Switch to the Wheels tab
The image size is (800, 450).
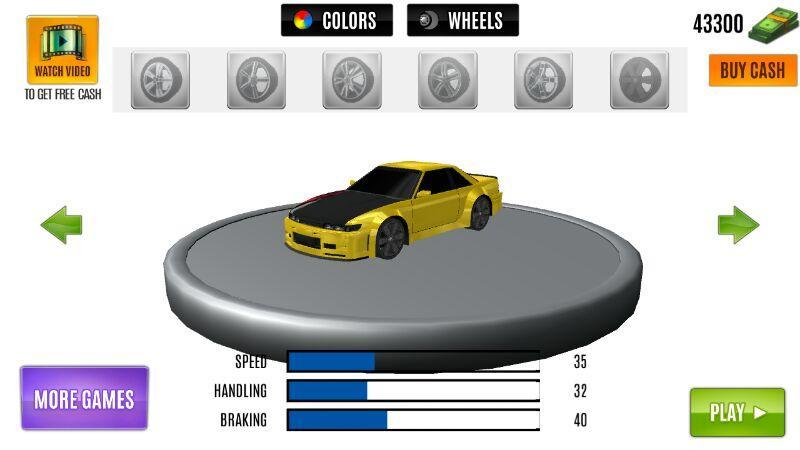[462, 20]
